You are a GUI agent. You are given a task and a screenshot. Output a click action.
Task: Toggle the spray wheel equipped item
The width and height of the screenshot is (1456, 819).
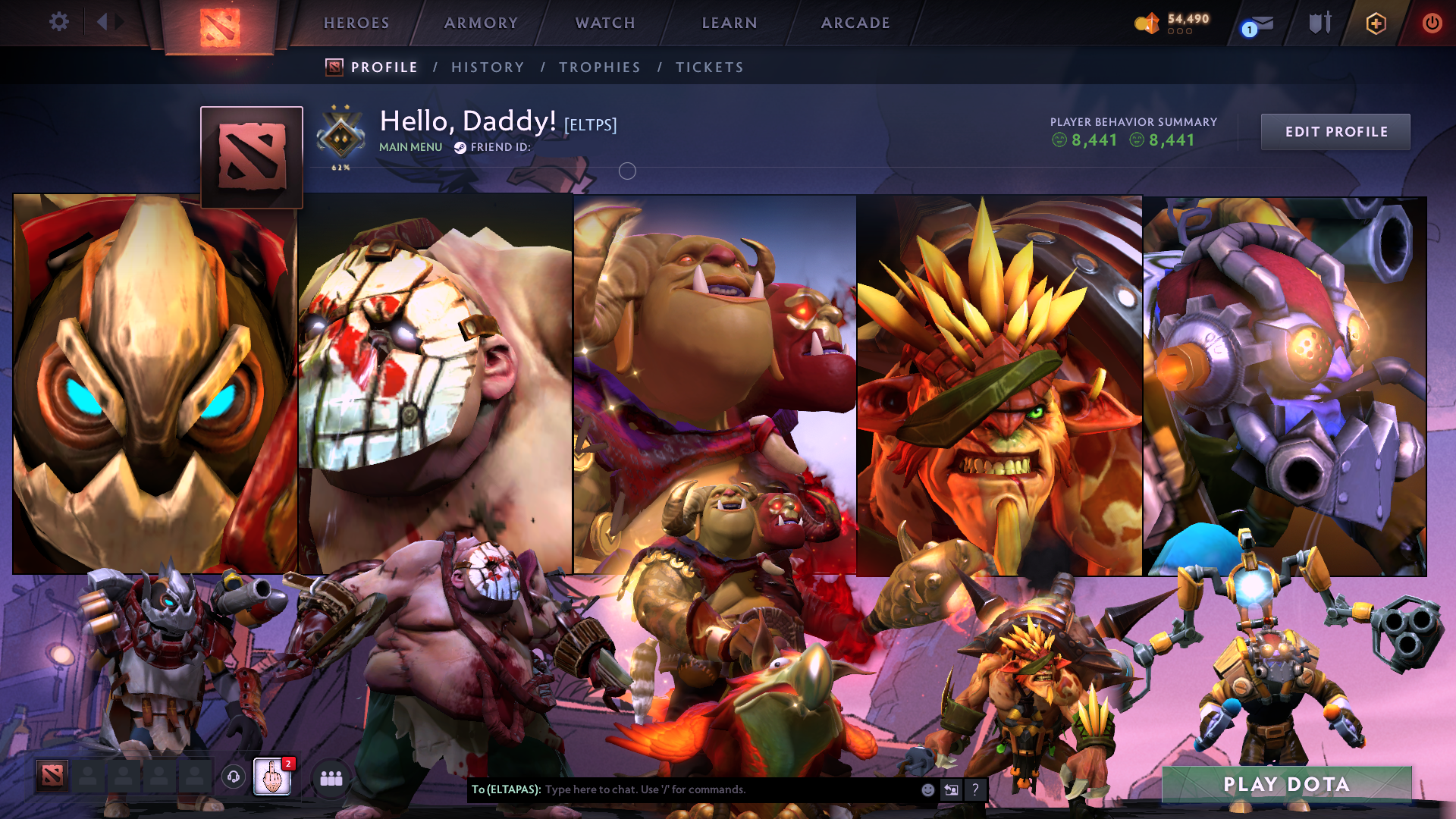pos(273,778)
